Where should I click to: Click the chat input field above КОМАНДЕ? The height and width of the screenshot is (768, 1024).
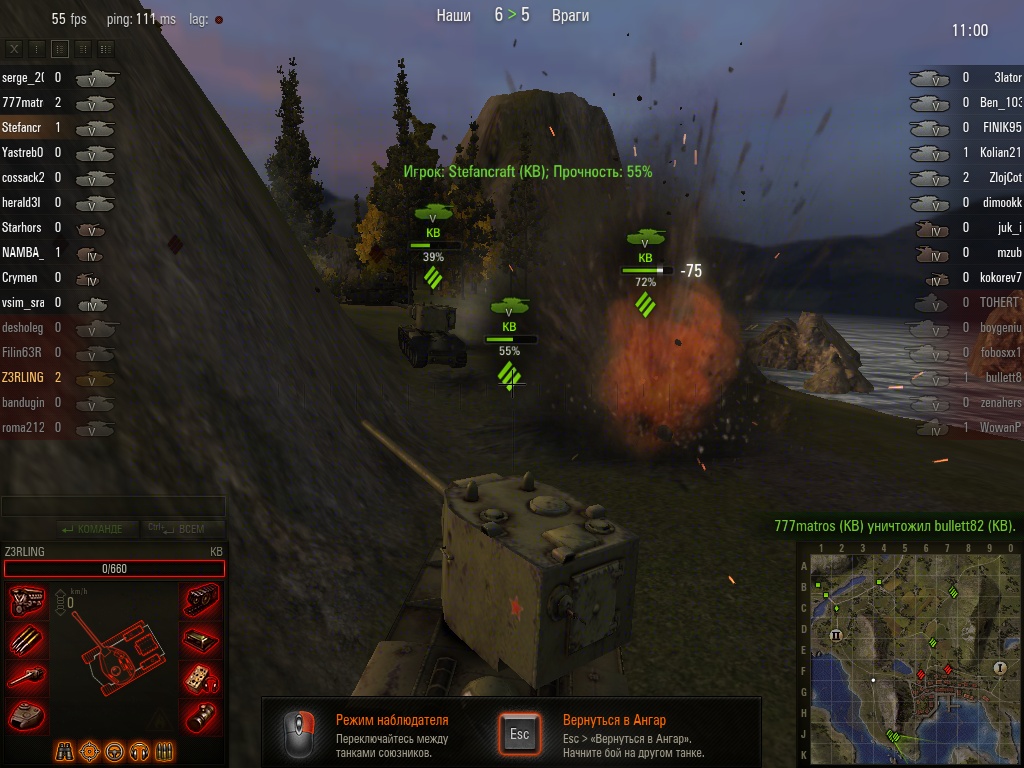point(112,507)
